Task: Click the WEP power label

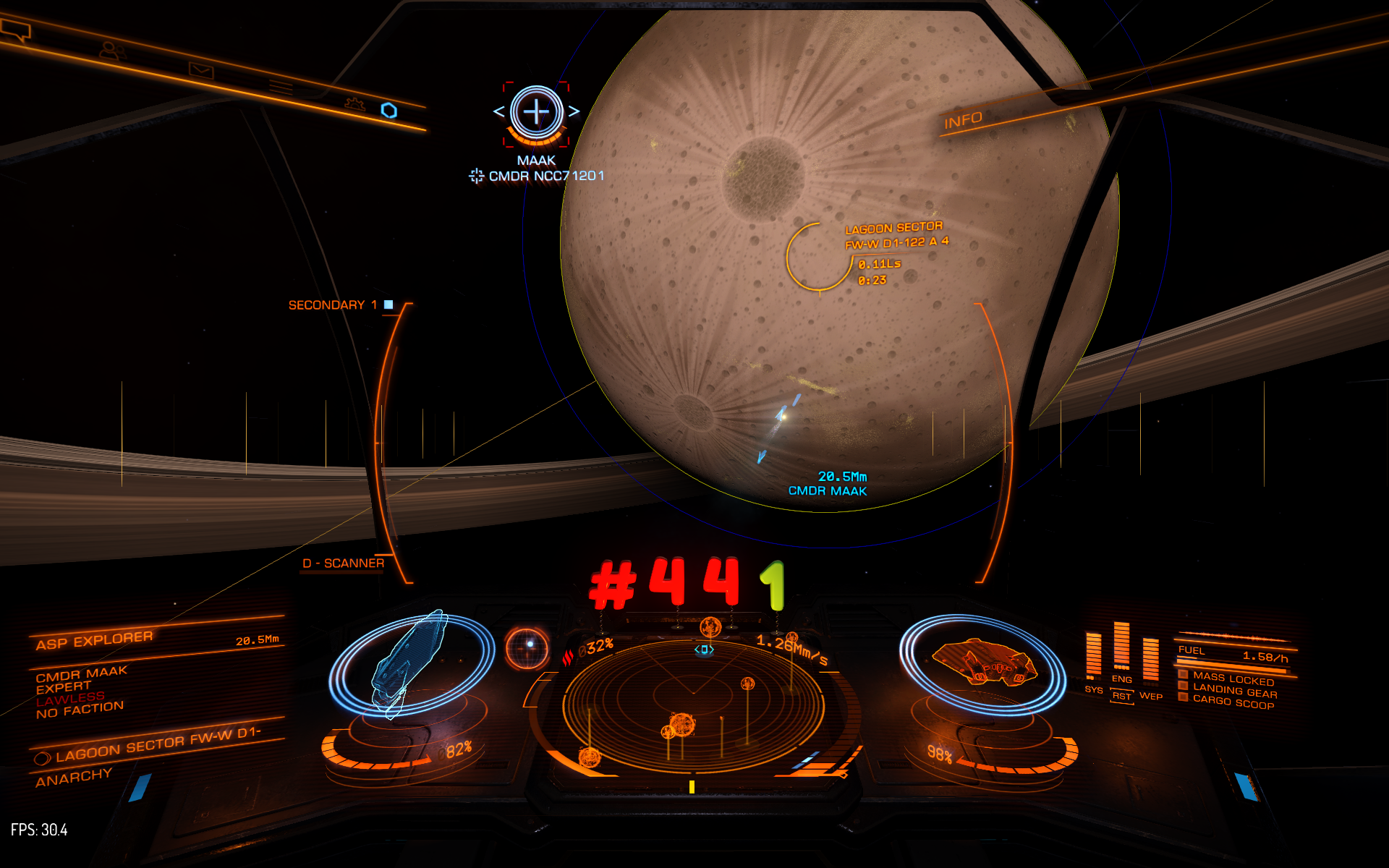Action: pyautogui.click(x=1150, y=696)
